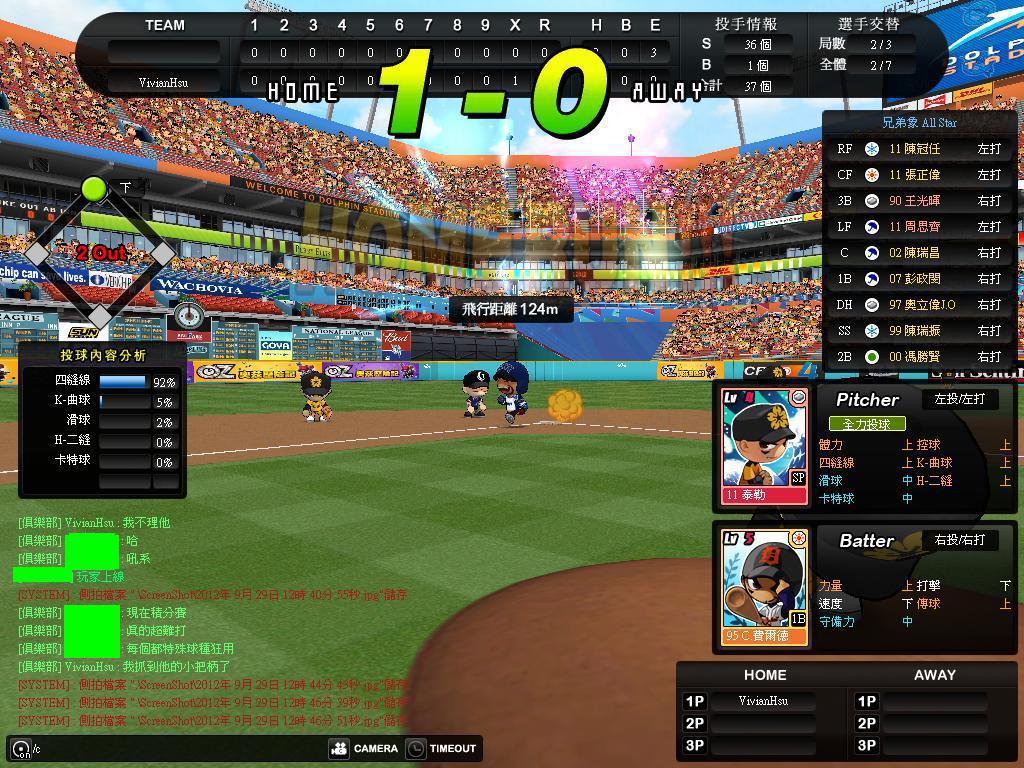Choose CF 張正偉 in the lineup
The height and width of the screenshot is (768, 1024).
[918, 175]
